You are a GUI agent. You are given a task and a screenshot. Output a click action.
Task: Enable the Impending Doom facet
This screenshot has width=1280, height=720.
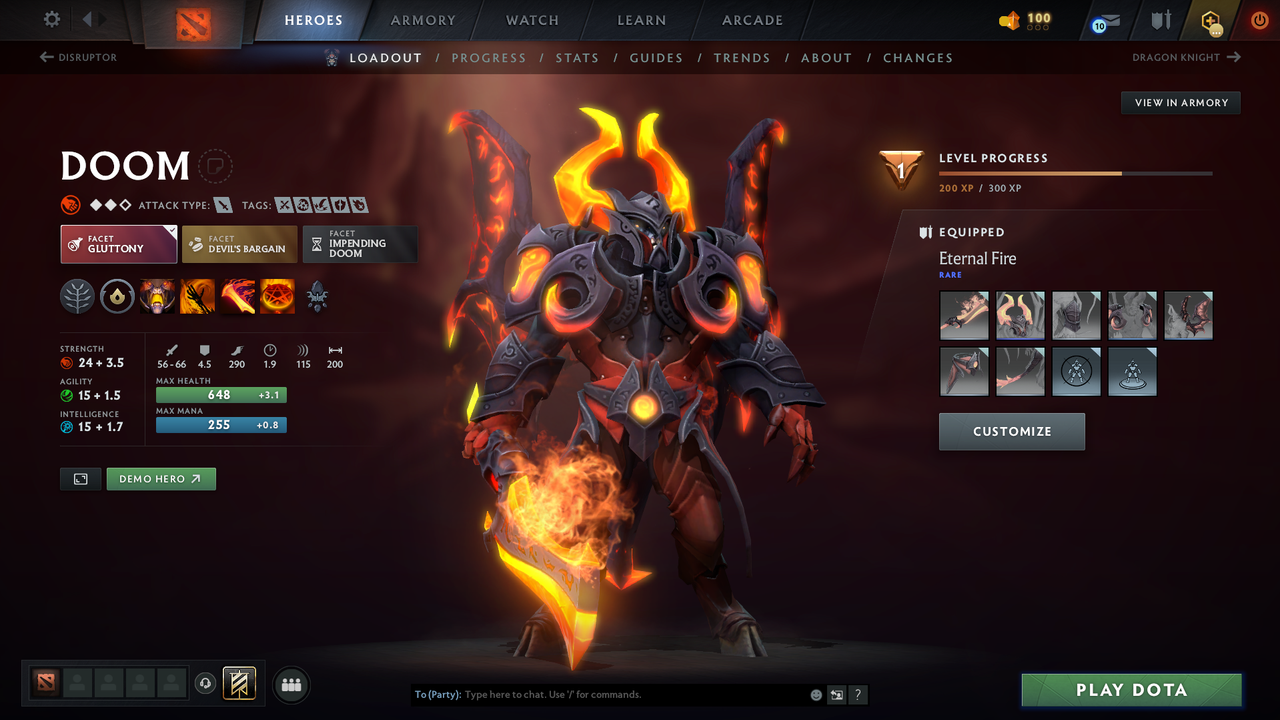pos(360,244)
